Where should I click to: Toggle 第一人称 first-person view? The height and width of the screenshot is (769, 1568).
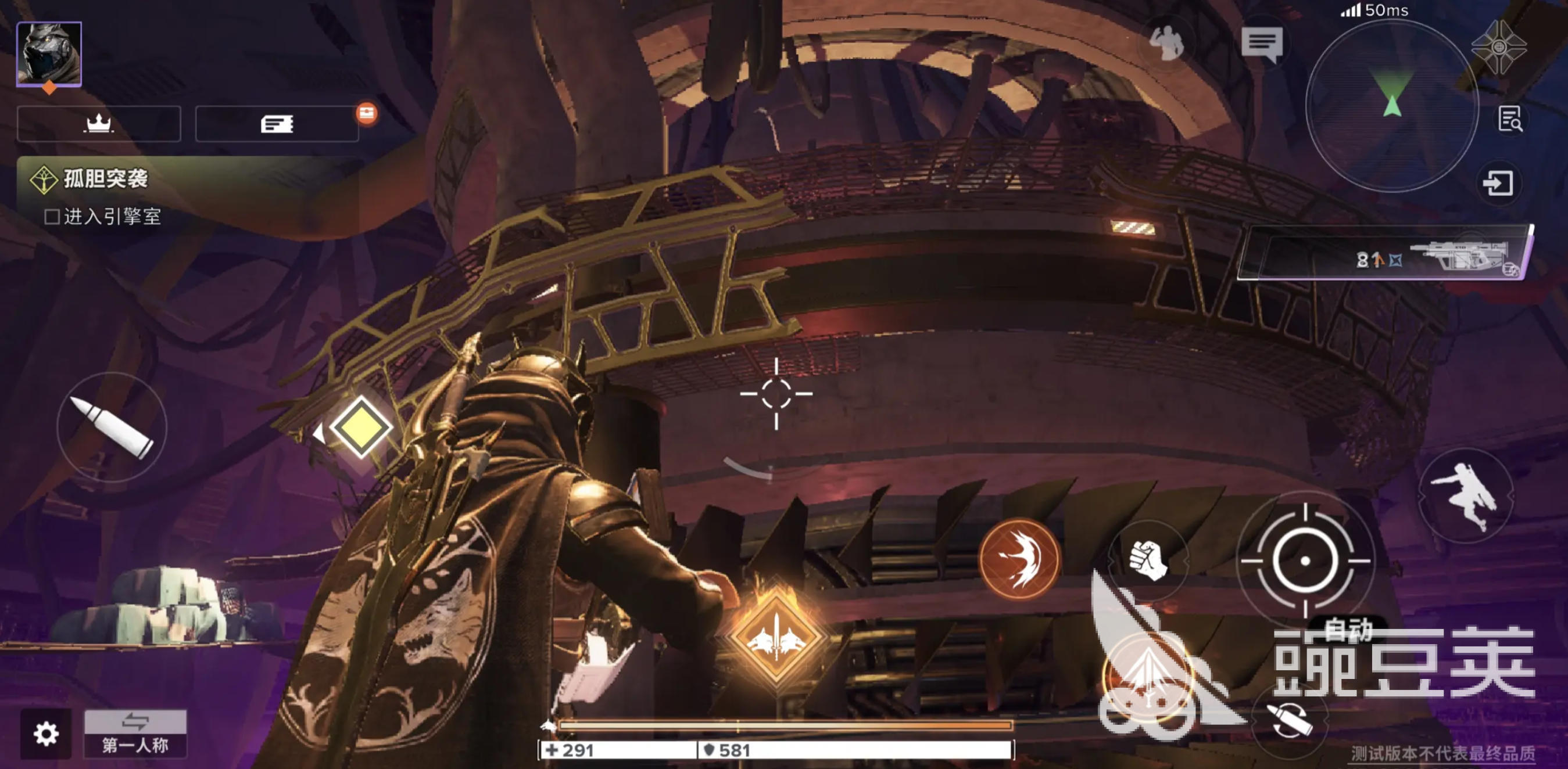135,734
